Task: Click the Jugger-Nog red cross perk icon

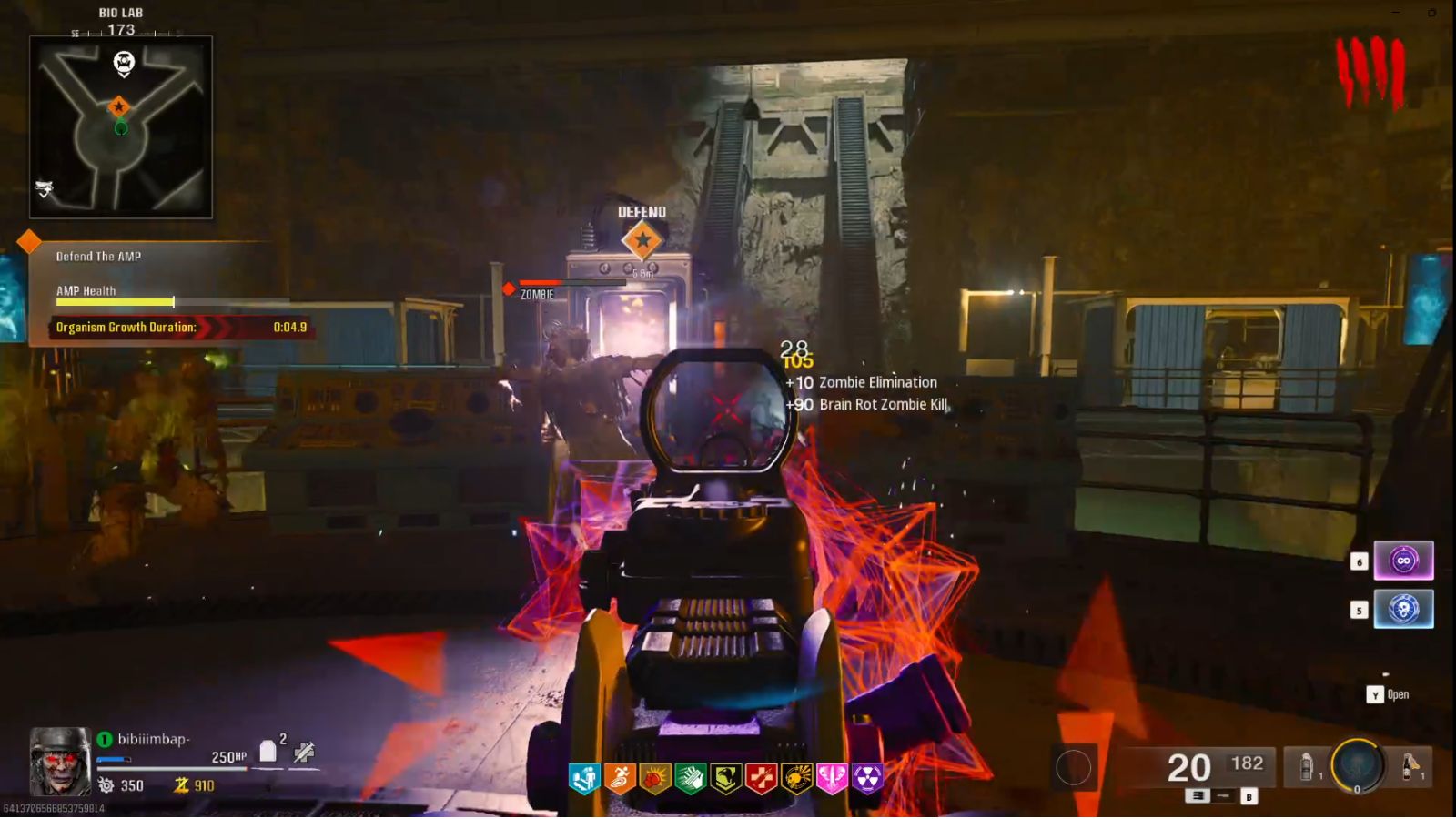Action: click(761, 778)
